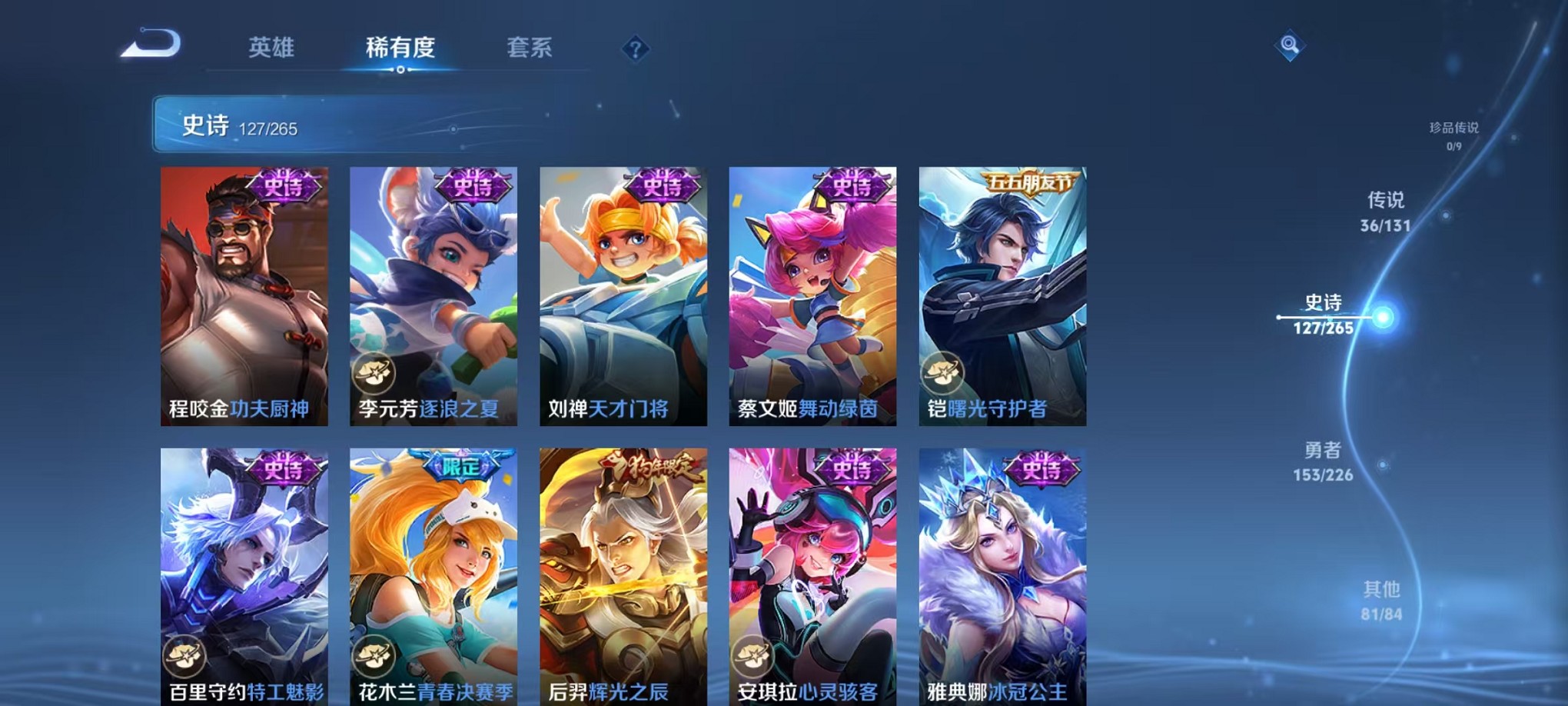Switch to the 英雄 tab
The height and width of the screenshot is (706, 1568).
tap(273, 48)
